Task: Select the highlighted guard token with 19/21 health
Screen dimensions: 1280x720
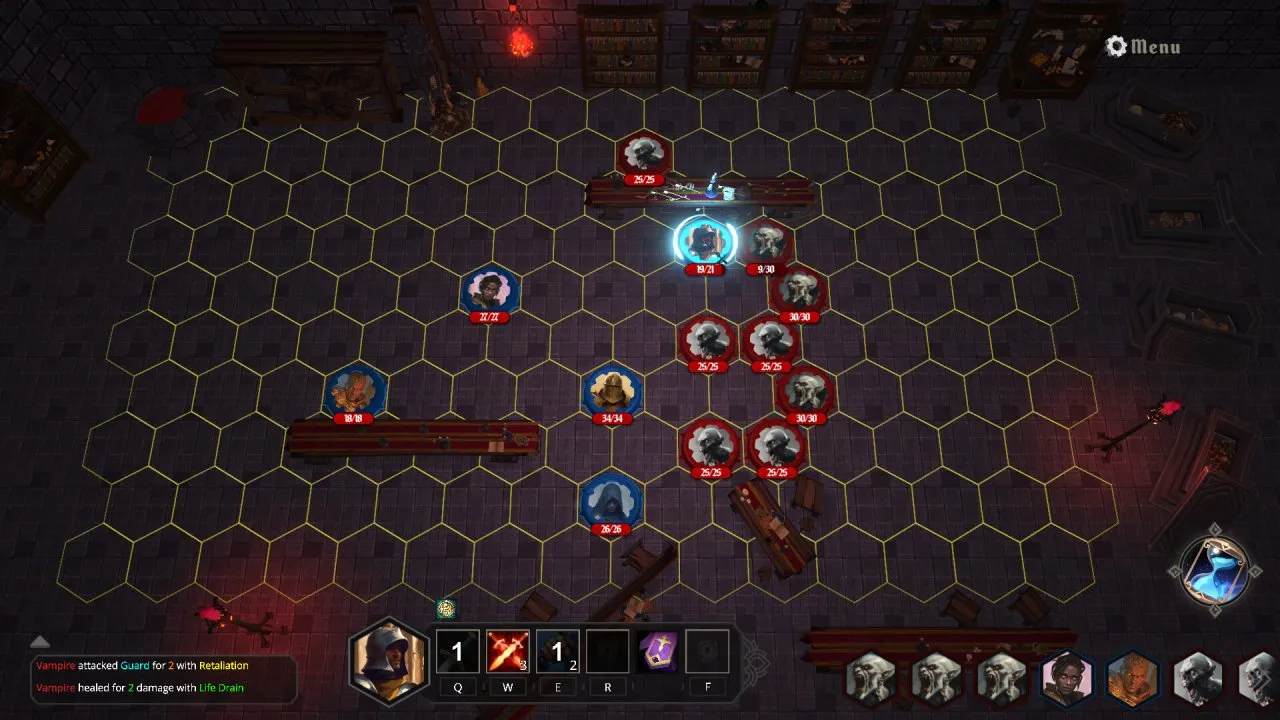Action: (704, 242)
